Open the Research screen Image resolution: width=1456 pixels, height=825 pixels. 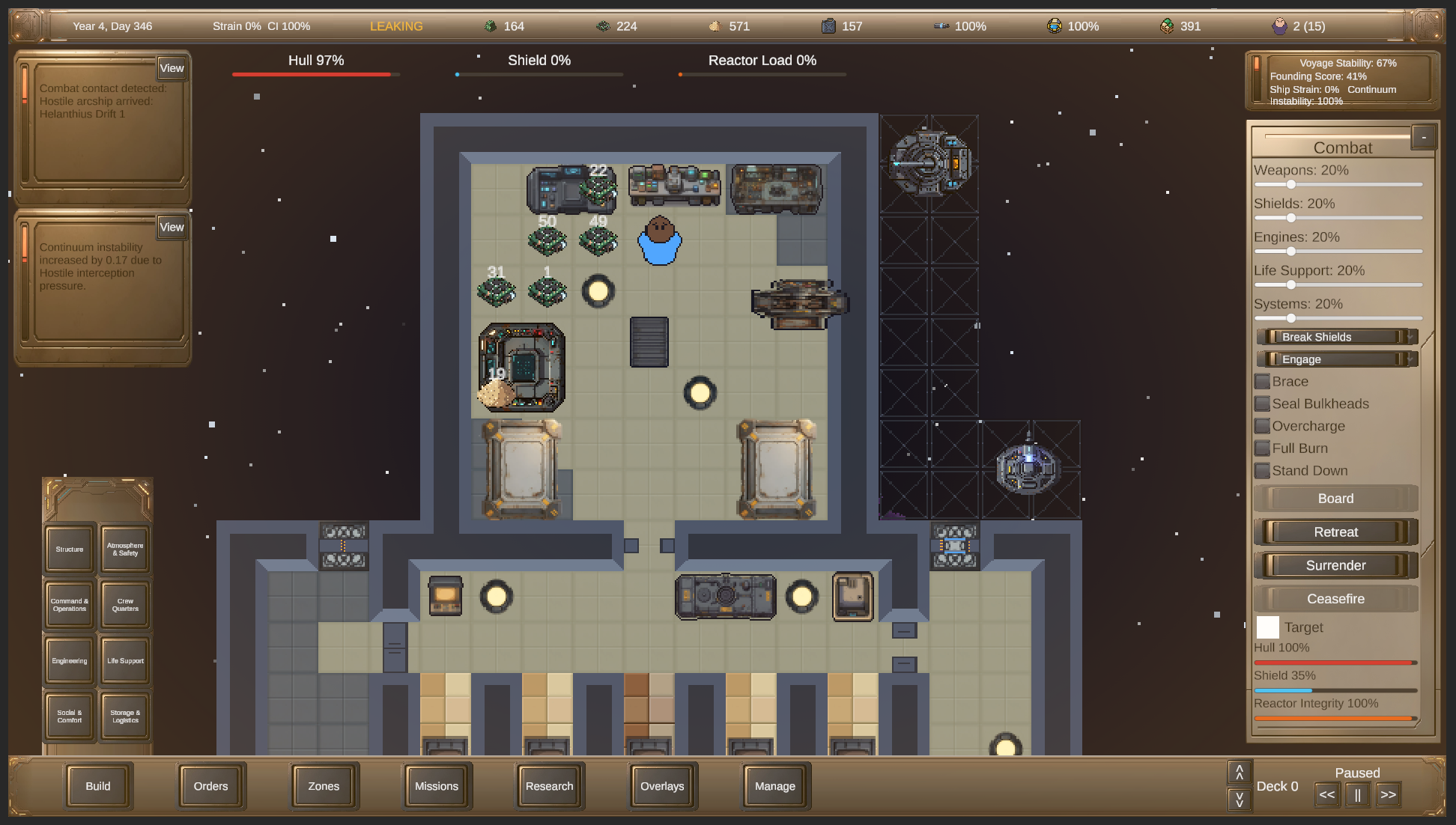549,786
